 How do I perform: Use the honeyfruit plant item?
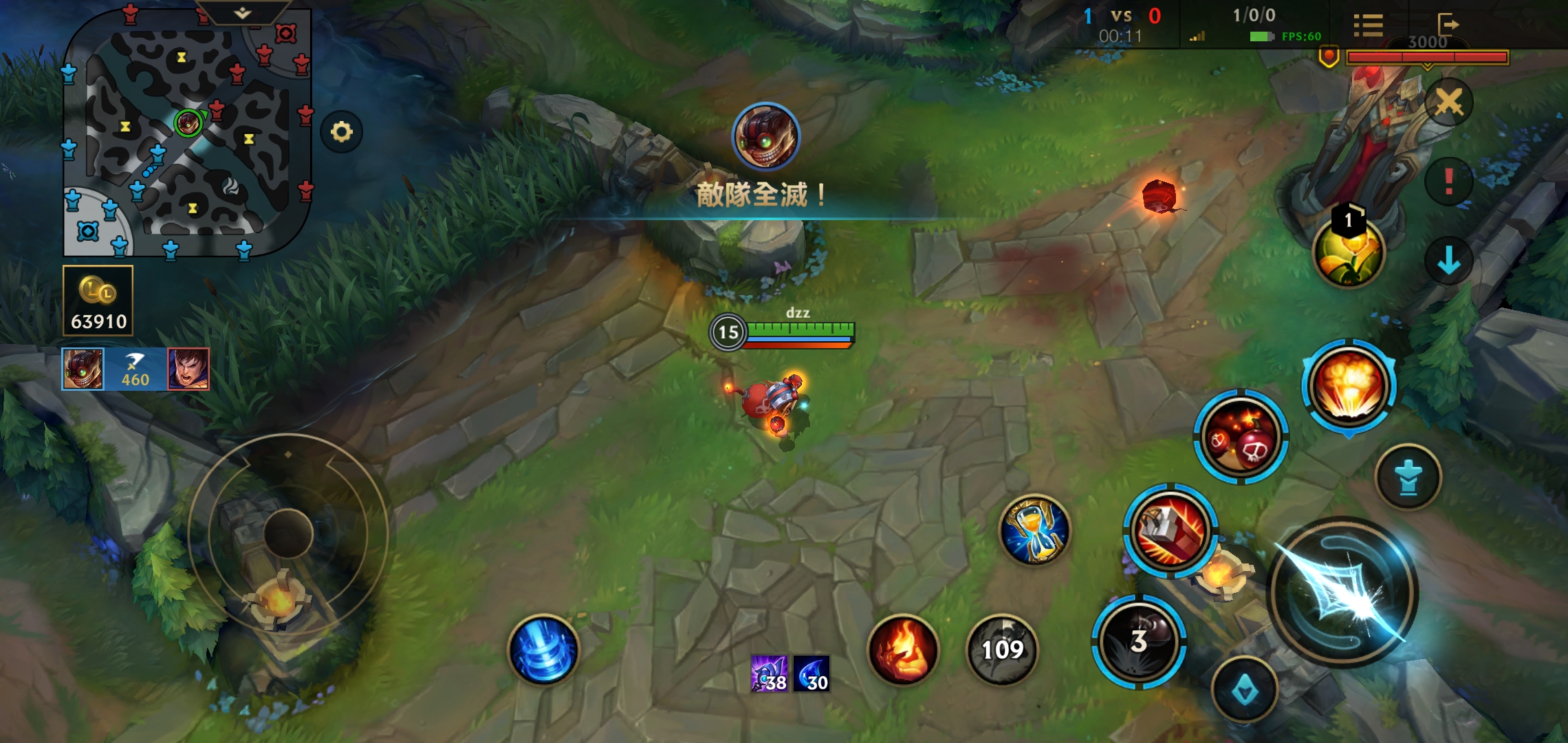click(x=1348, y=251)
